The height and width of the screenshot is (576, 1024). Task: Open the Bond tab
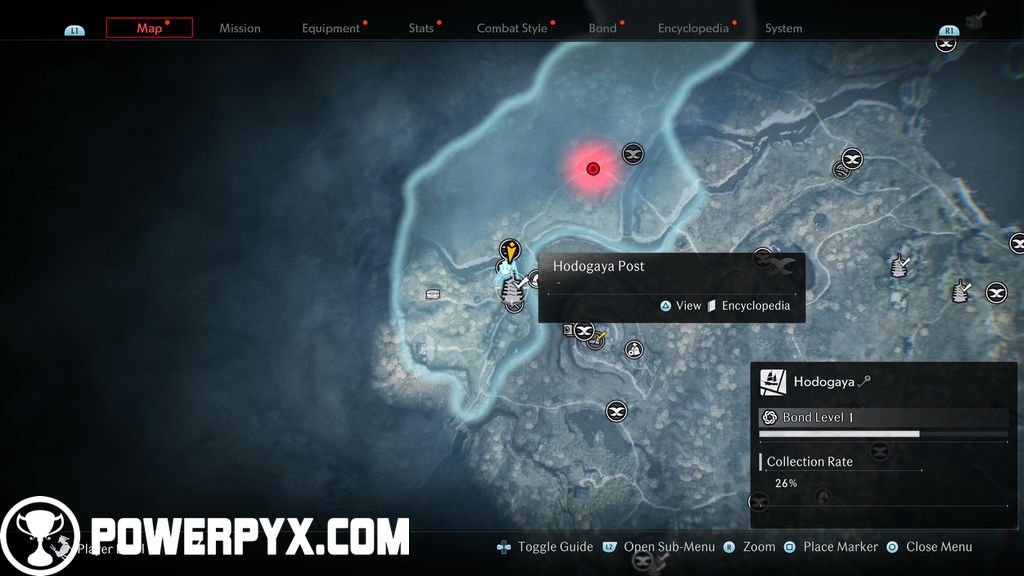[602, 28]
